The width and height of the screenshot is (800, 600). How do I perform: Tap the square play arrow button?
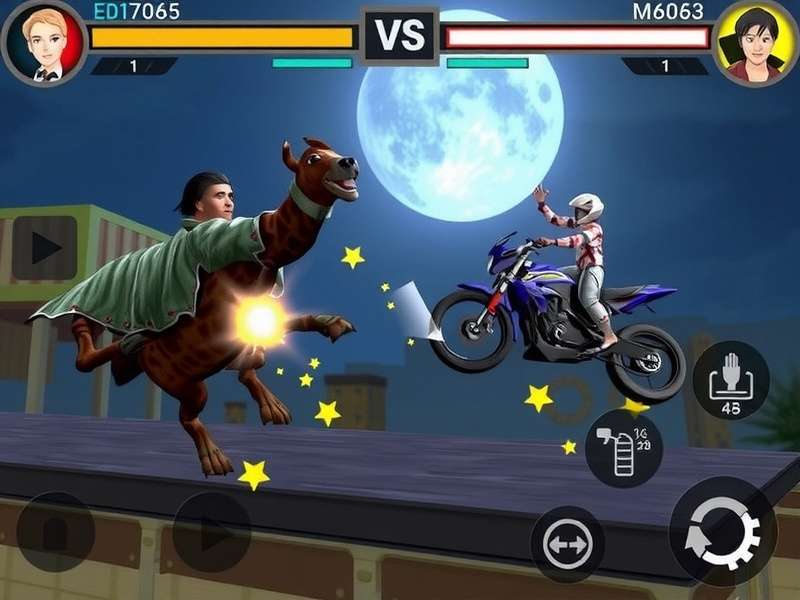click(x=44, y=248)
